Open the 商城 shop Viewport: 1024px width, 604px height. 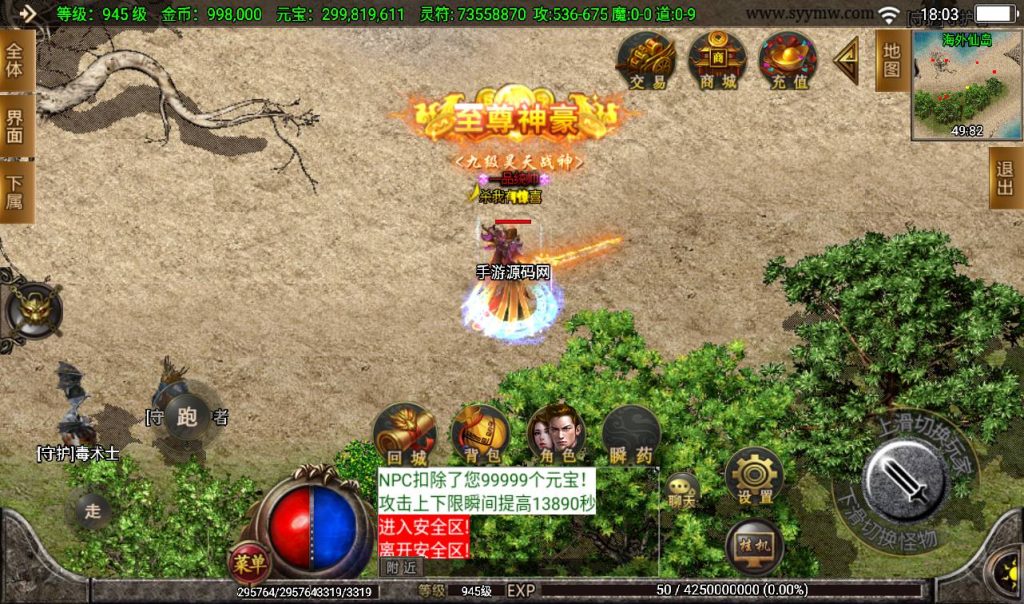[717, 60]
